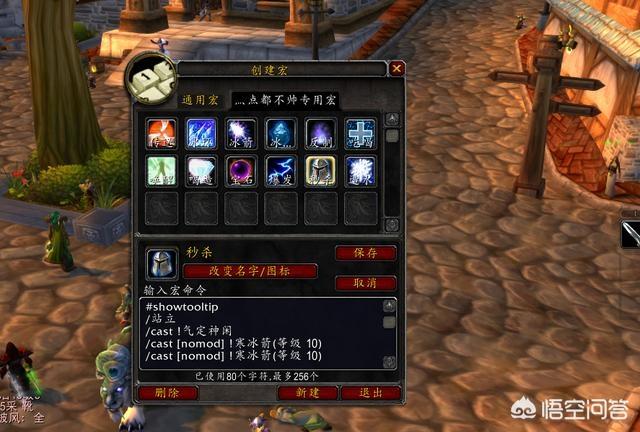Exit the macro window via 退出
640x432 pixels.
370,392
